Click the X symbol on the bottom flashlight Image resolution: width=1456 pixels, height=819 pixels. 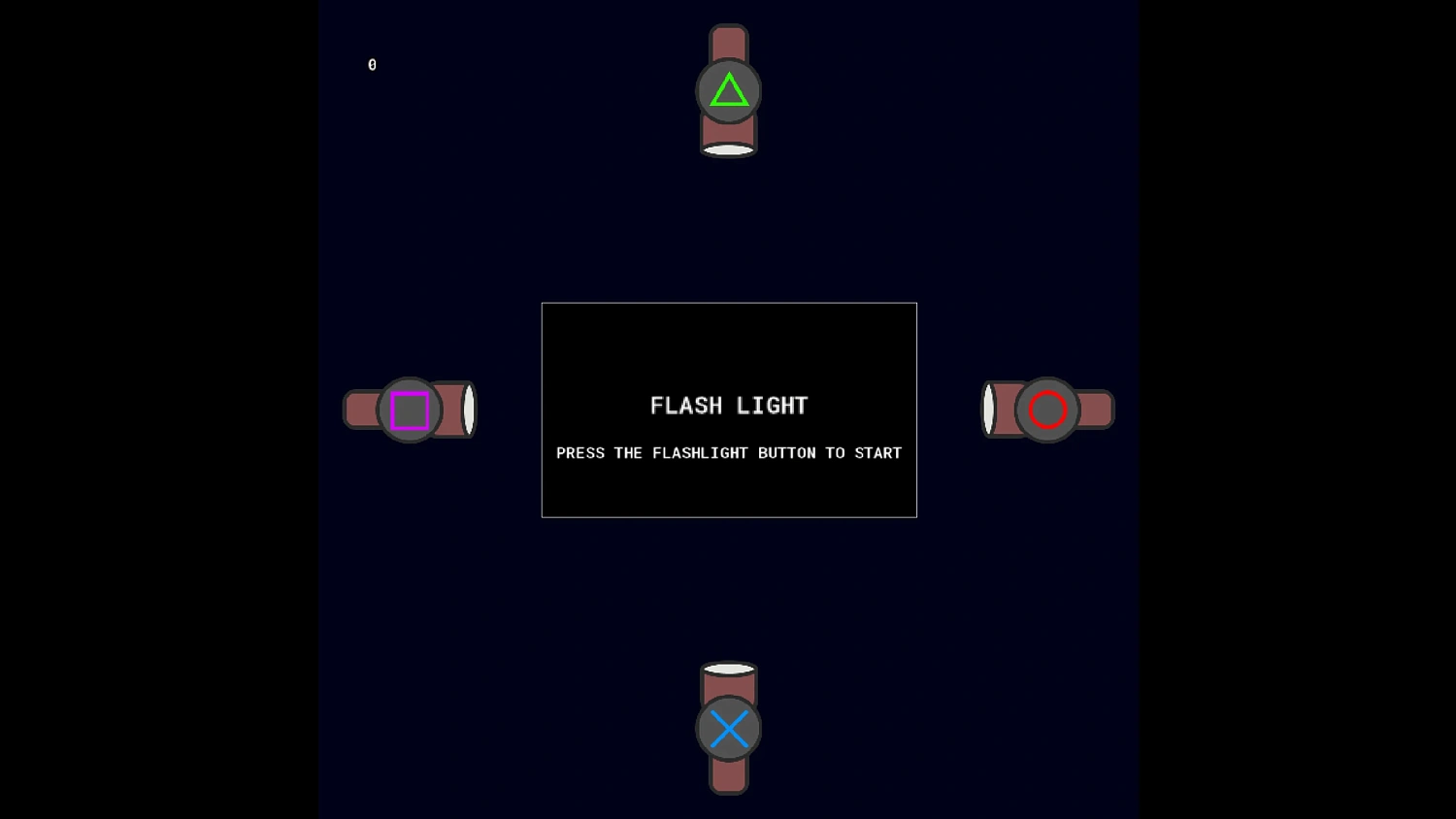[729, 728]
